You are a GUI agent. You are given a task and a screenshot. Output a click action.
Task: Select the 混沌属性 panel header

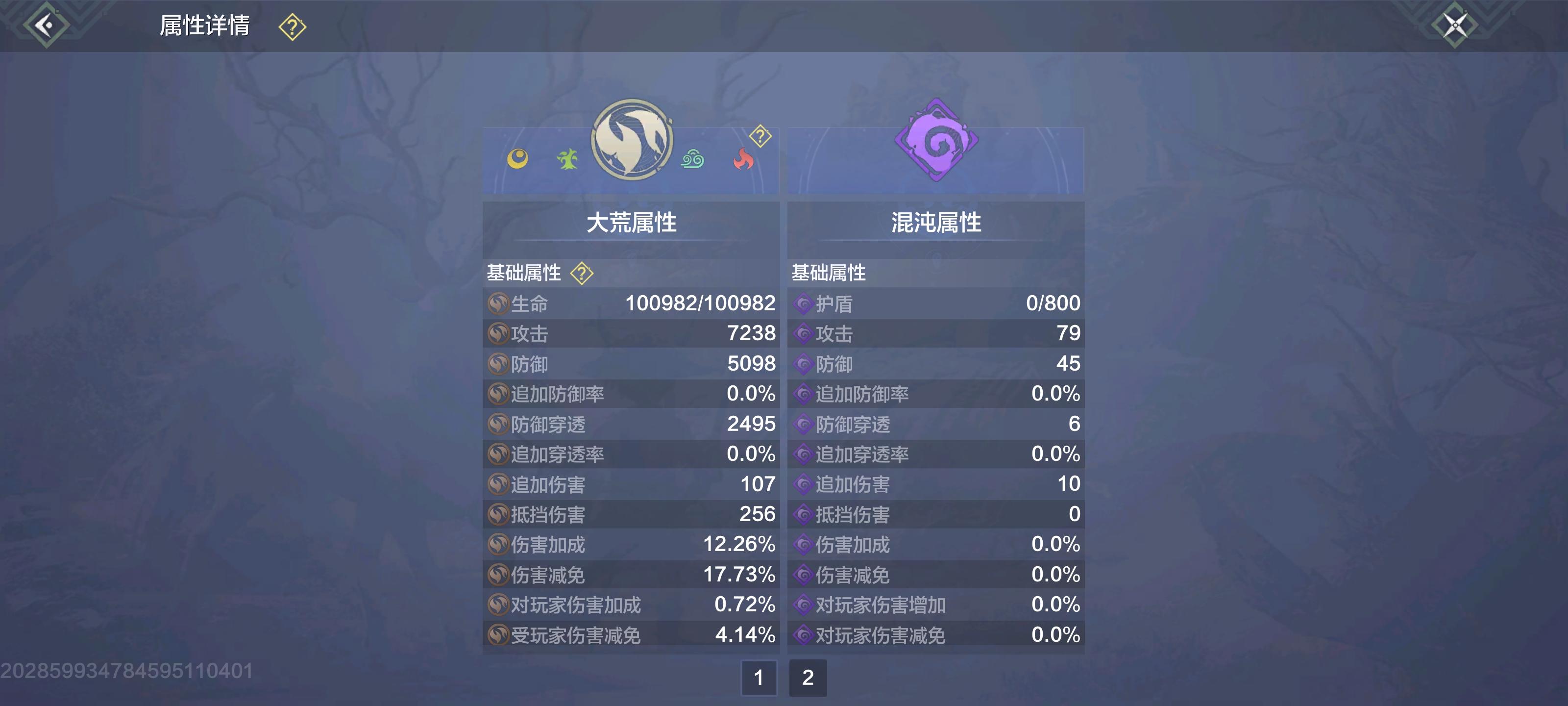click(935, 222)
